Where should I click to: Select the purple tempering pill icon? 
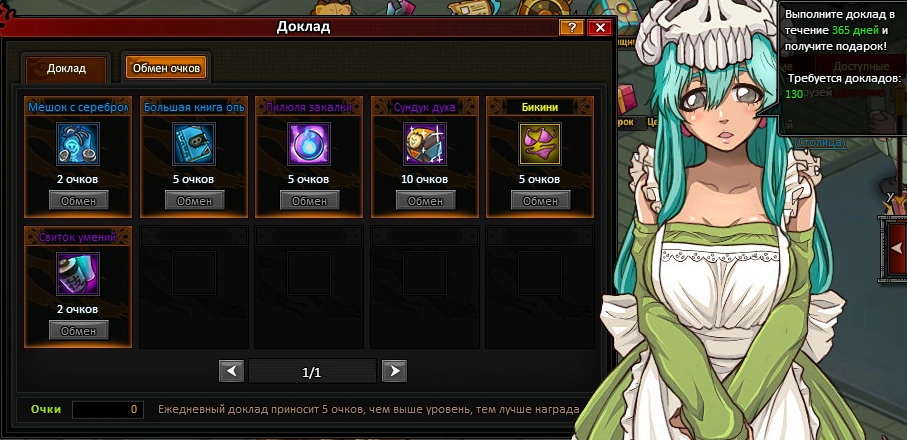(309, 144)
